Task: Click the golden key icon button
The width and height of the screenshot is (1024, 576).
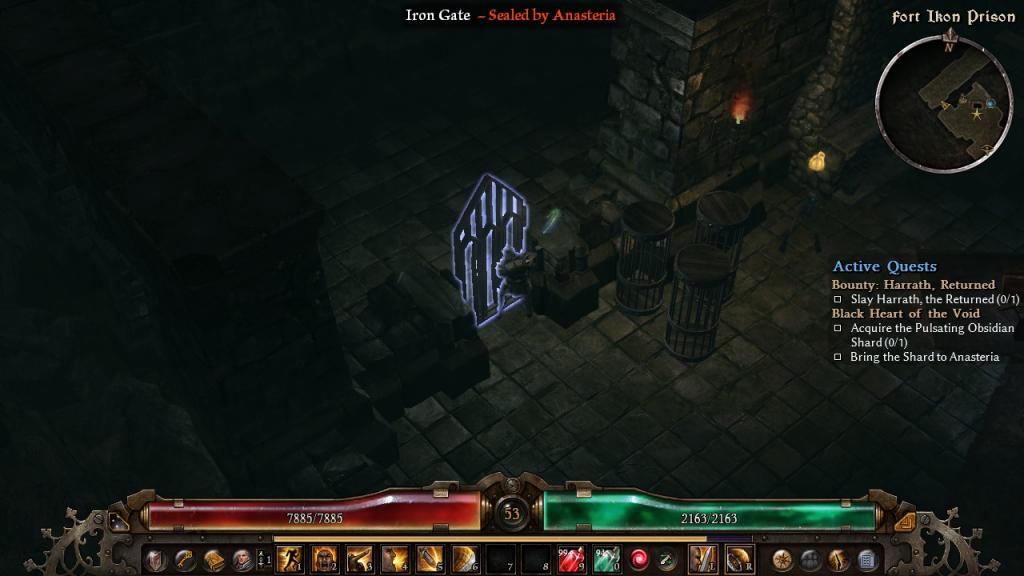Action: click(x=185, y=560)
